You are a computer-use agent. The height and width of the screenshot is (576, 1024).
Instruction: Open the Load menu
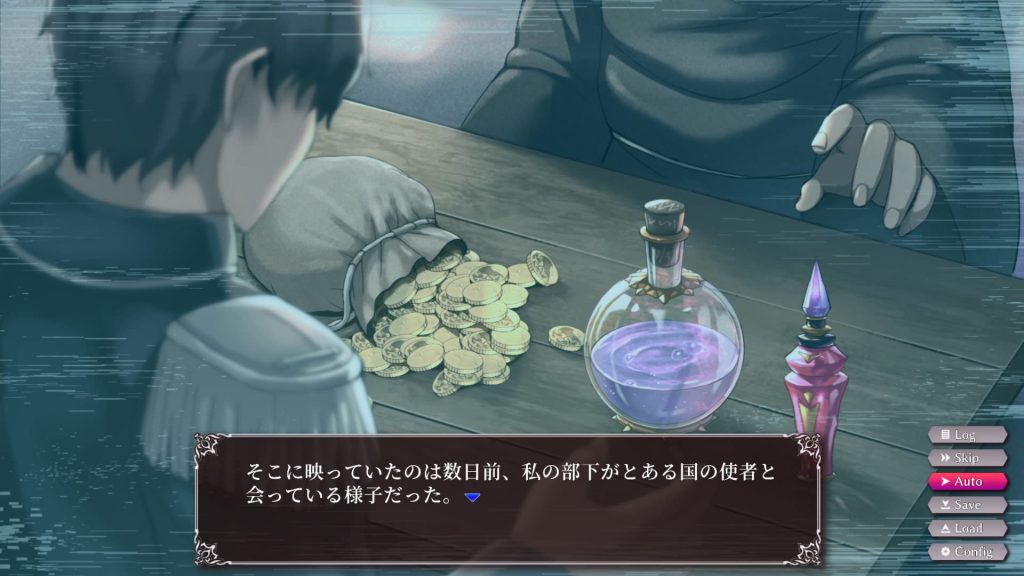(x=966, y=528)
